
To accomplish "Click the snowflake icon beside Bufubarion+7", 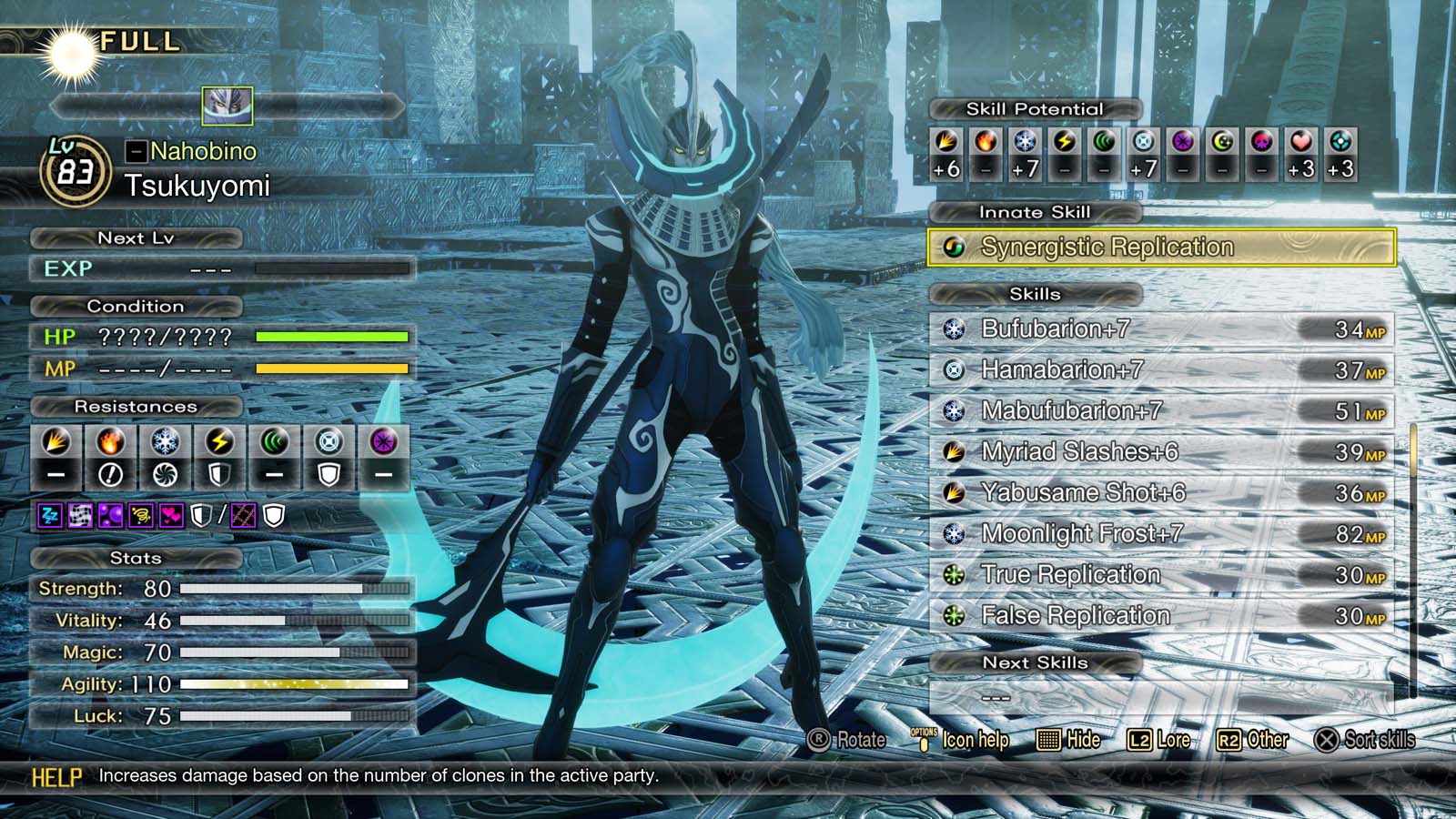I will tap(953, 329).
